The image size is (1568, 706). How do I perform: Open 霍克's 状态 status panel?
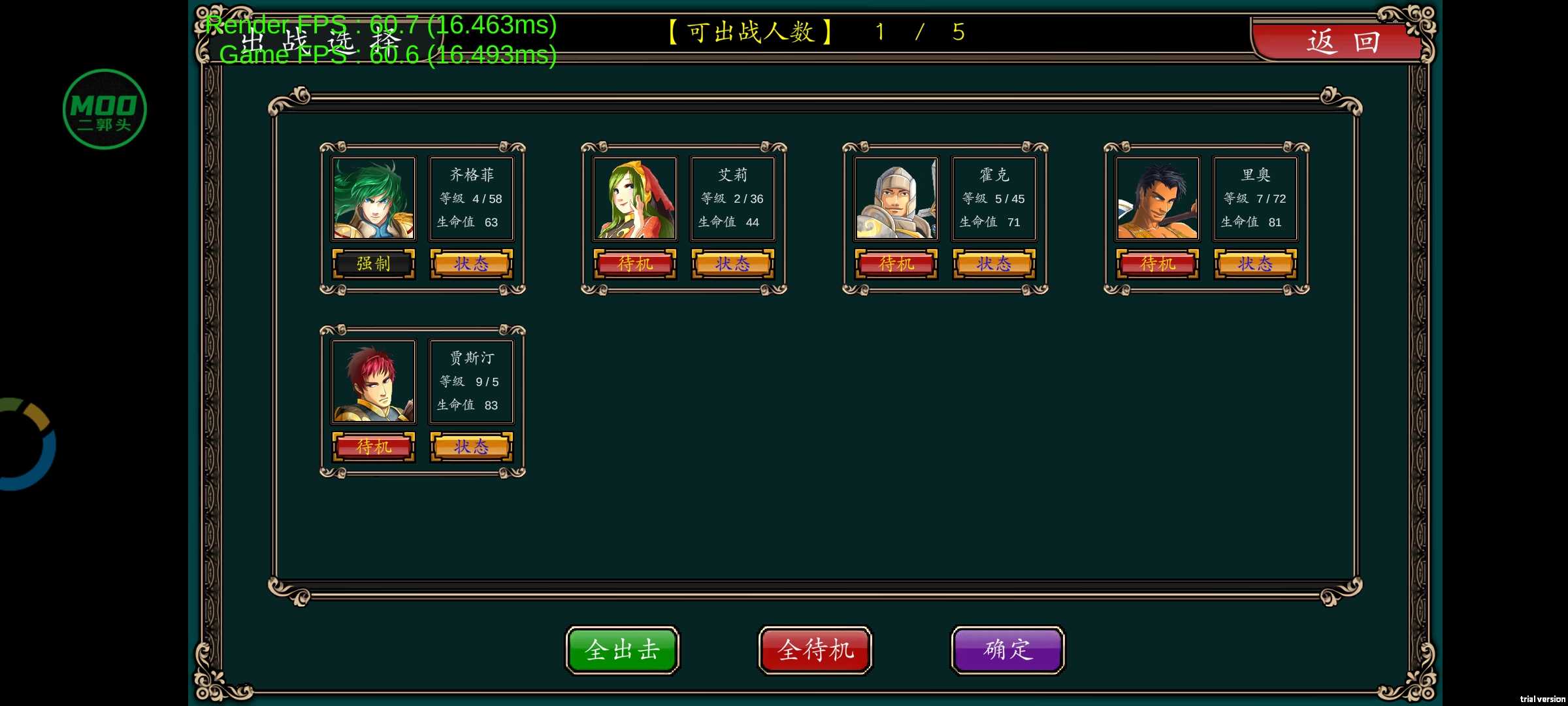pos(994,264)
